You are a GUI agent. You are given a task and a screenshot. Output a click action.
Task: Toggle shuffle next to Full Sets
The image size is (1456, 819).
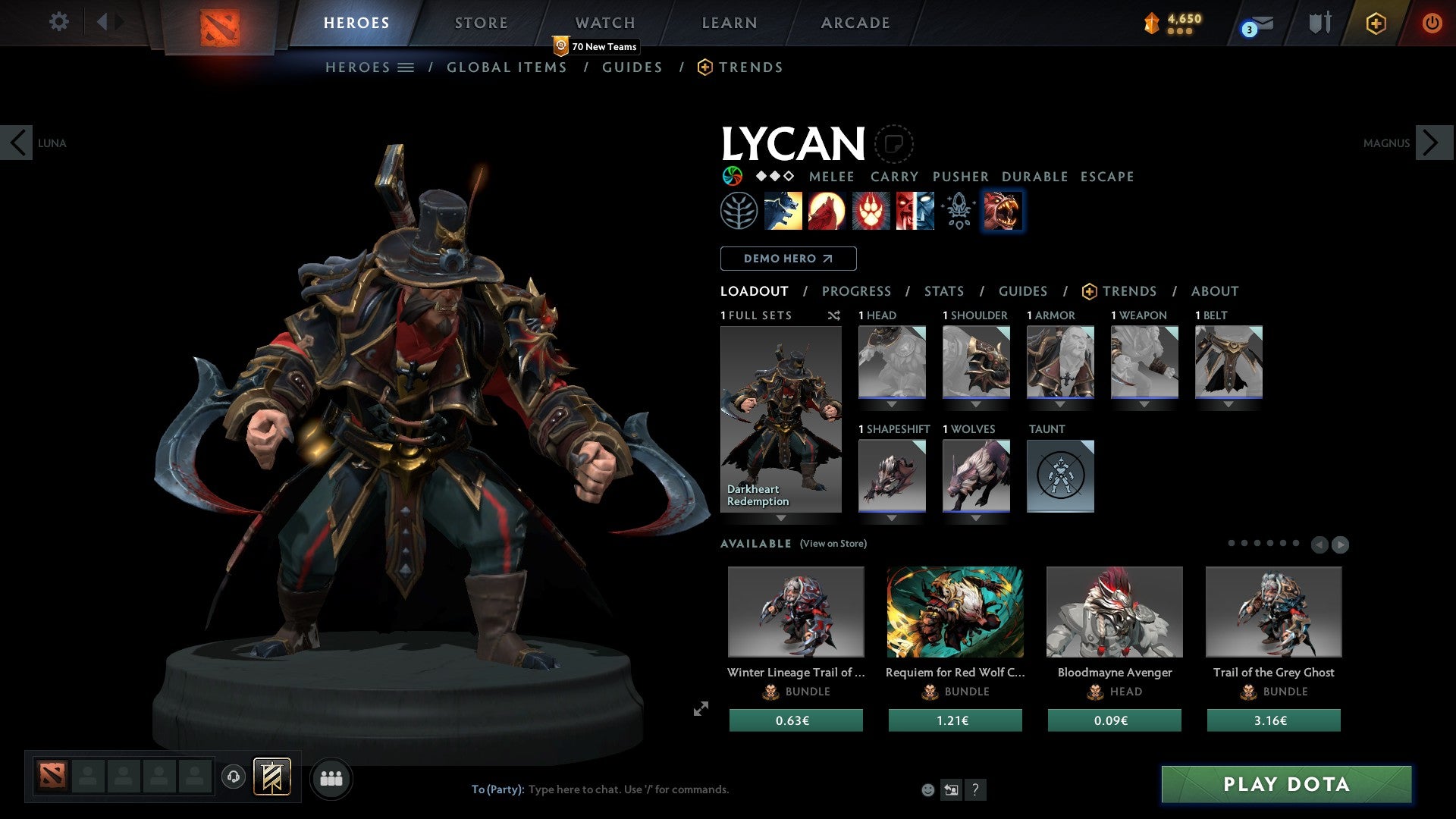(x=834, y=315)
